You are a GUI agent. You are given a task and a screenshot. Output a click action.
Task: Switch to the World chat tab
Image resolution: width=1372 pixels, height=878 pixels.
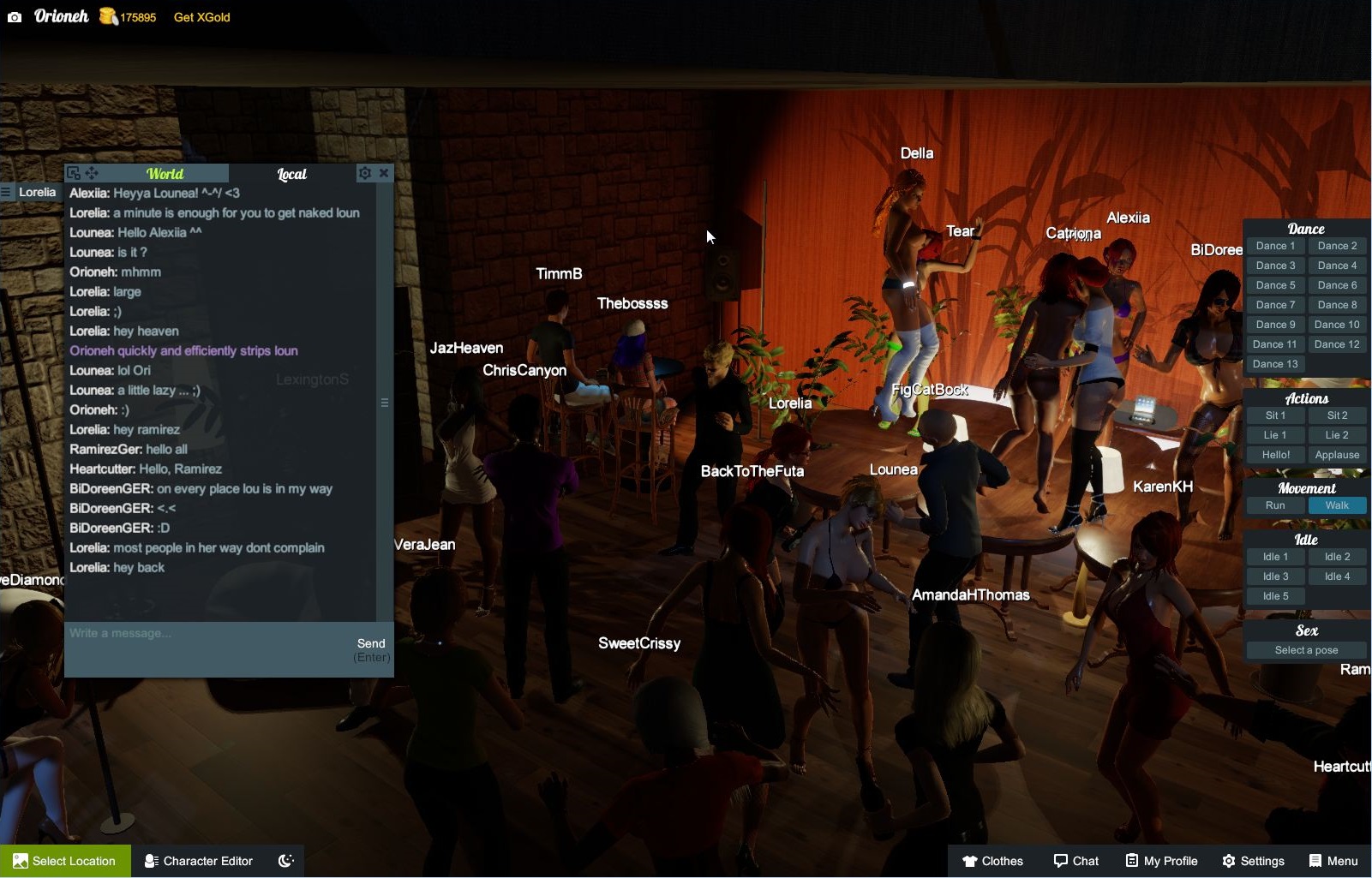click(x=165, y=173)
